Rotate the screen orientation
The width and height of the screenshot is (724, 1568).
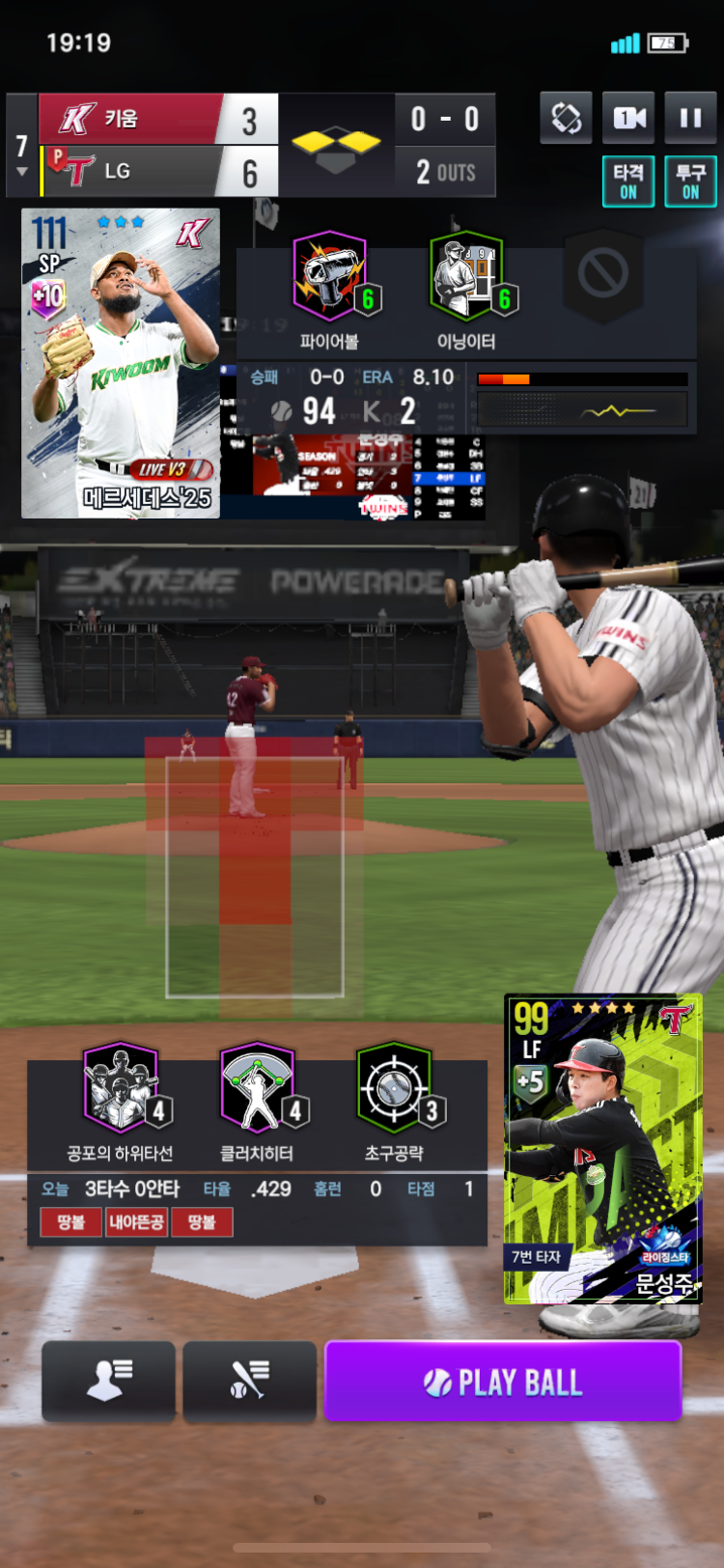click(566, 119)
